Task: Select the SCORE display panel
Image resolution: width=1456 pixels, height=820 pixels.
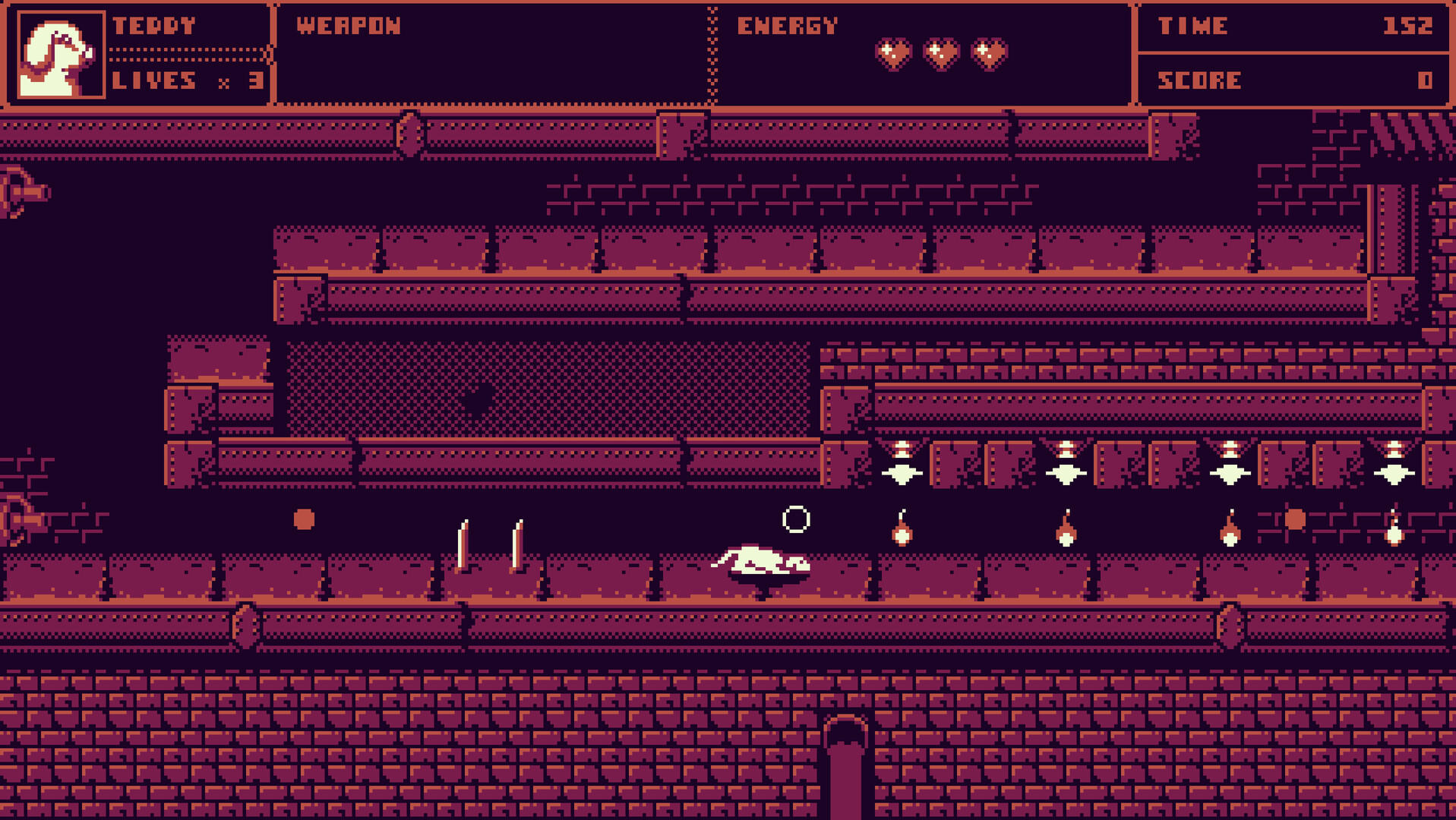Action: coord(1291,80)
